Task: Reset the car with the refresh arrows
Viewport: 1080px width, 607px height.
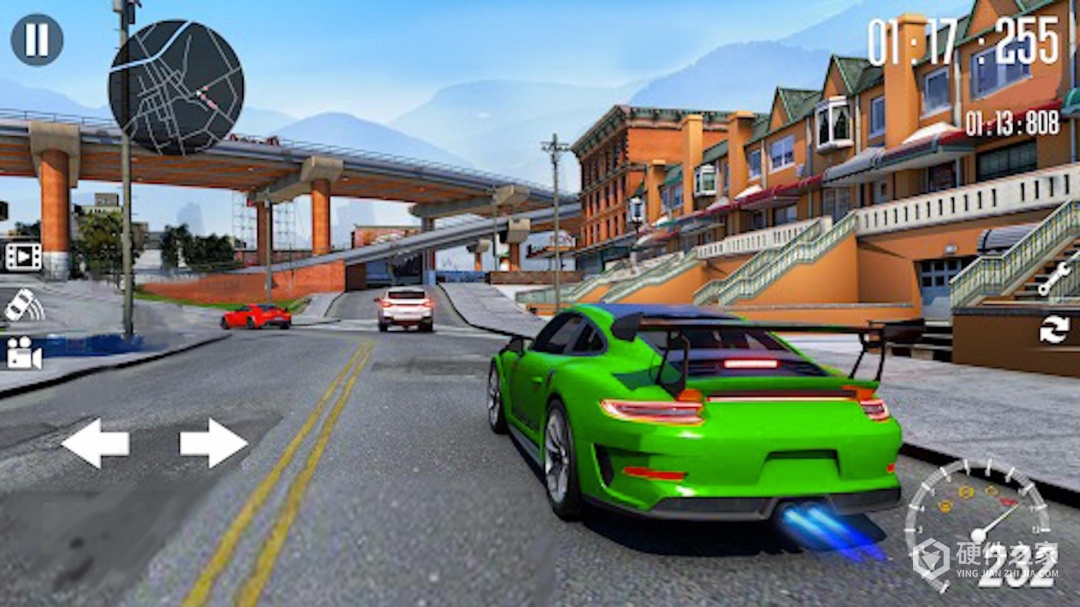Action: (x=1054, y=330)
